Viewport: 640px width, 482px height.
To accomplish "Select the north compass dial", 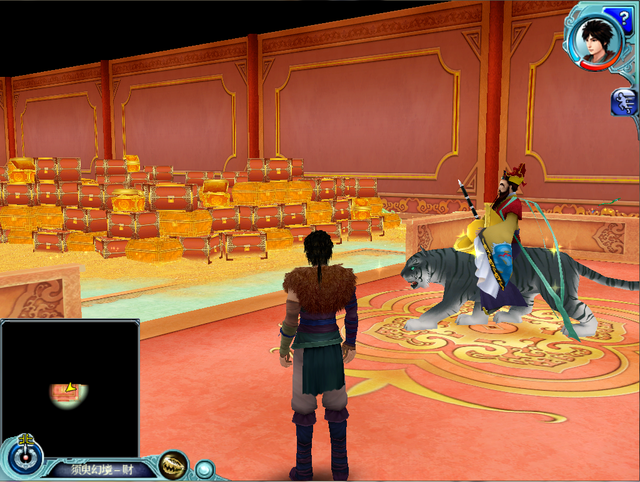I will [x=21, y=457].
